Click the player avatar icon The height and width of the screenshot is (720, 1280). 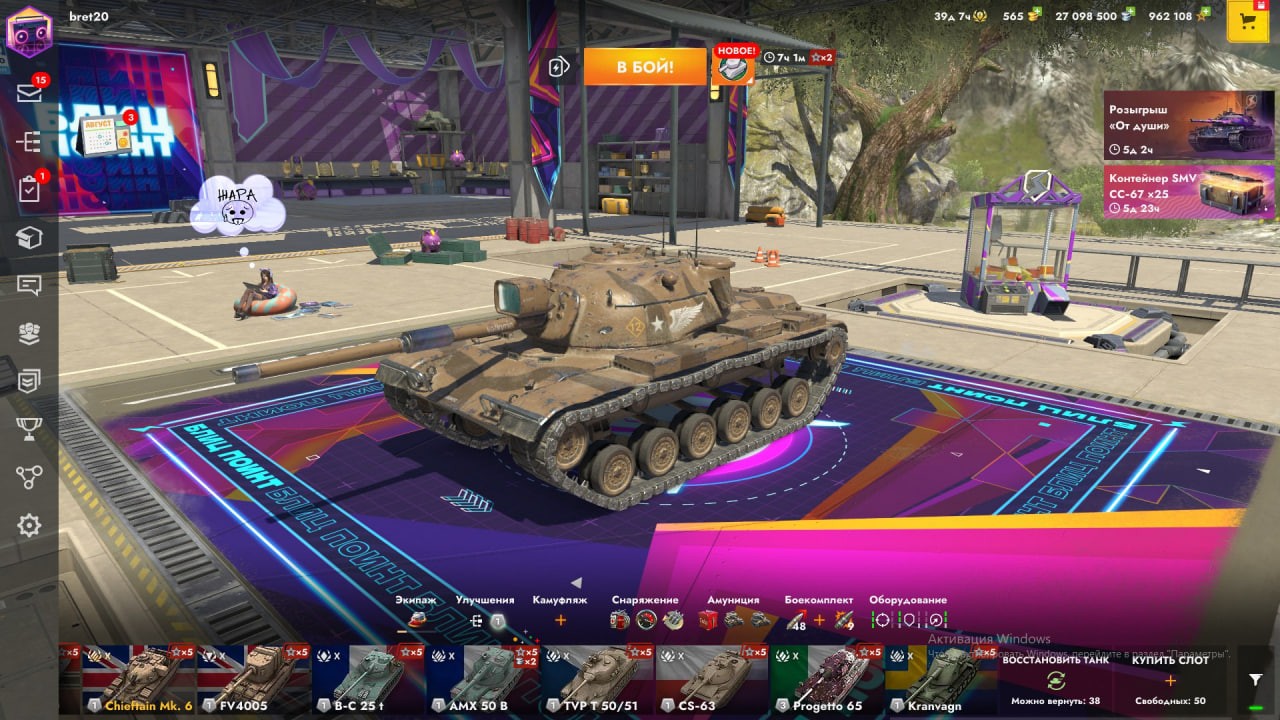pos(29,31)
